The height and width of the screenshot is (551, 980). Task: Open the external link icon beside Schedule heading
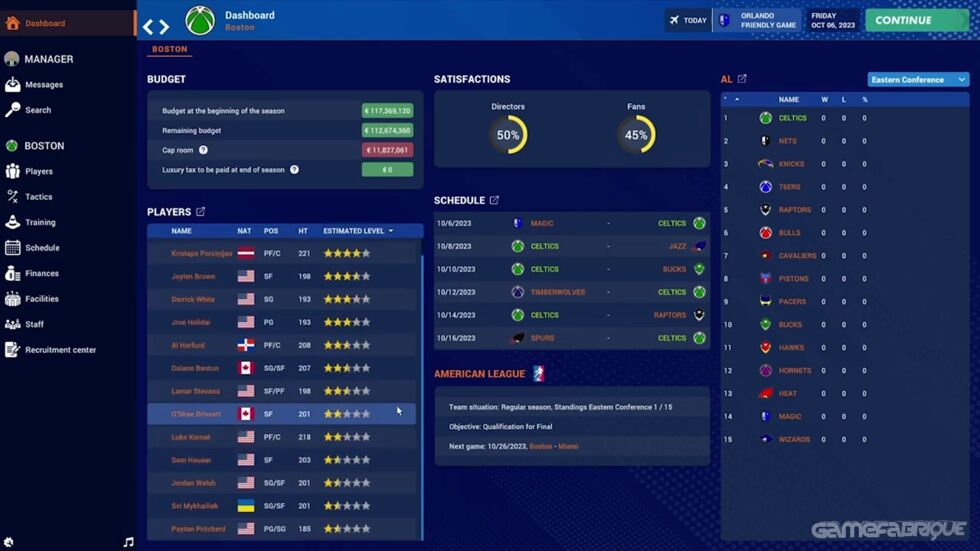[x=494, y=201]
